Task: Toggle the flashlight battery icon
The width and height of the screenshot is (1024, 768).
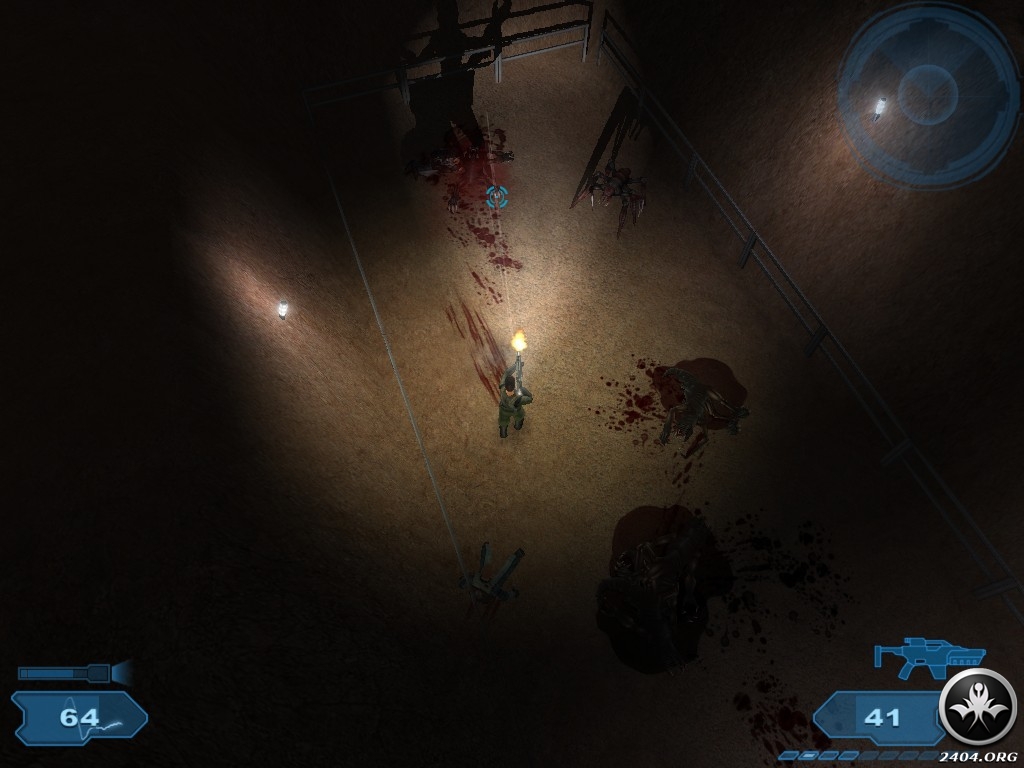Action: pyautogui.click(x=72, y=673)
